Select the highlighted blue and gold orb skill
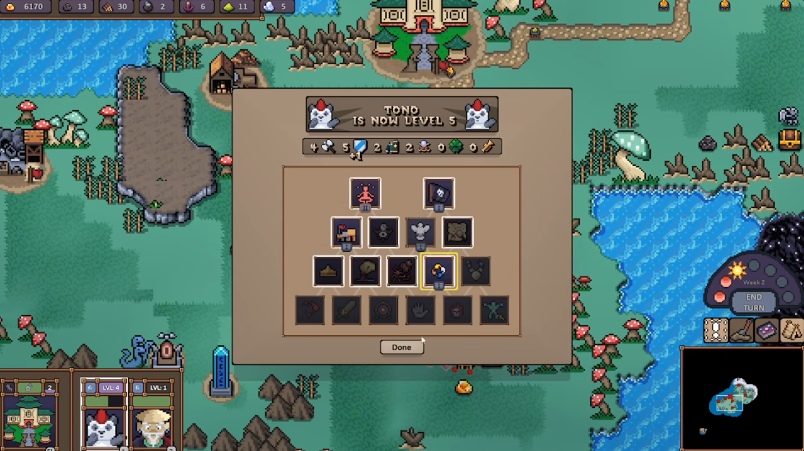This screenshot has height=451, width=804. (x=438, y=270)
